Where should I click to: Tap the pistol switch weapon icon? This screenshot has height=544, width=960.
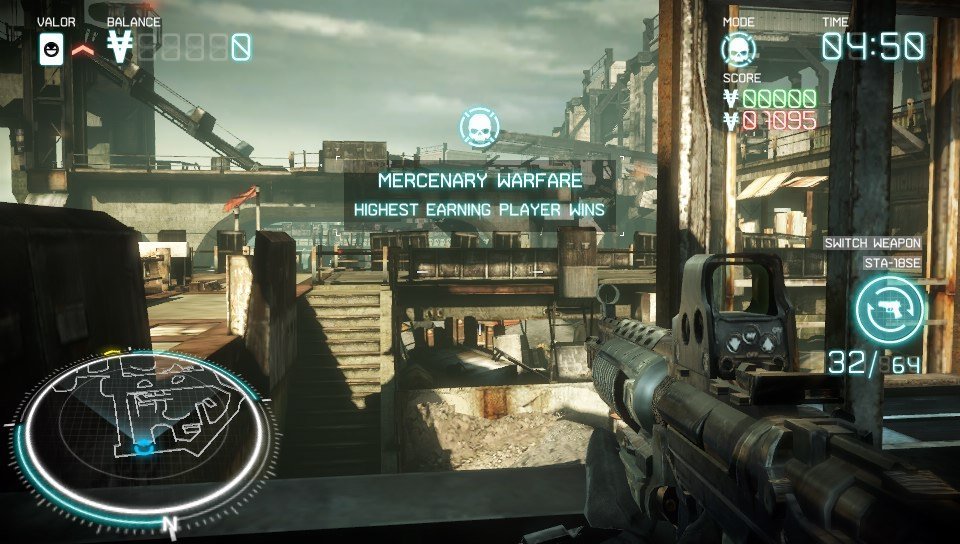click(x=889, y=309)
